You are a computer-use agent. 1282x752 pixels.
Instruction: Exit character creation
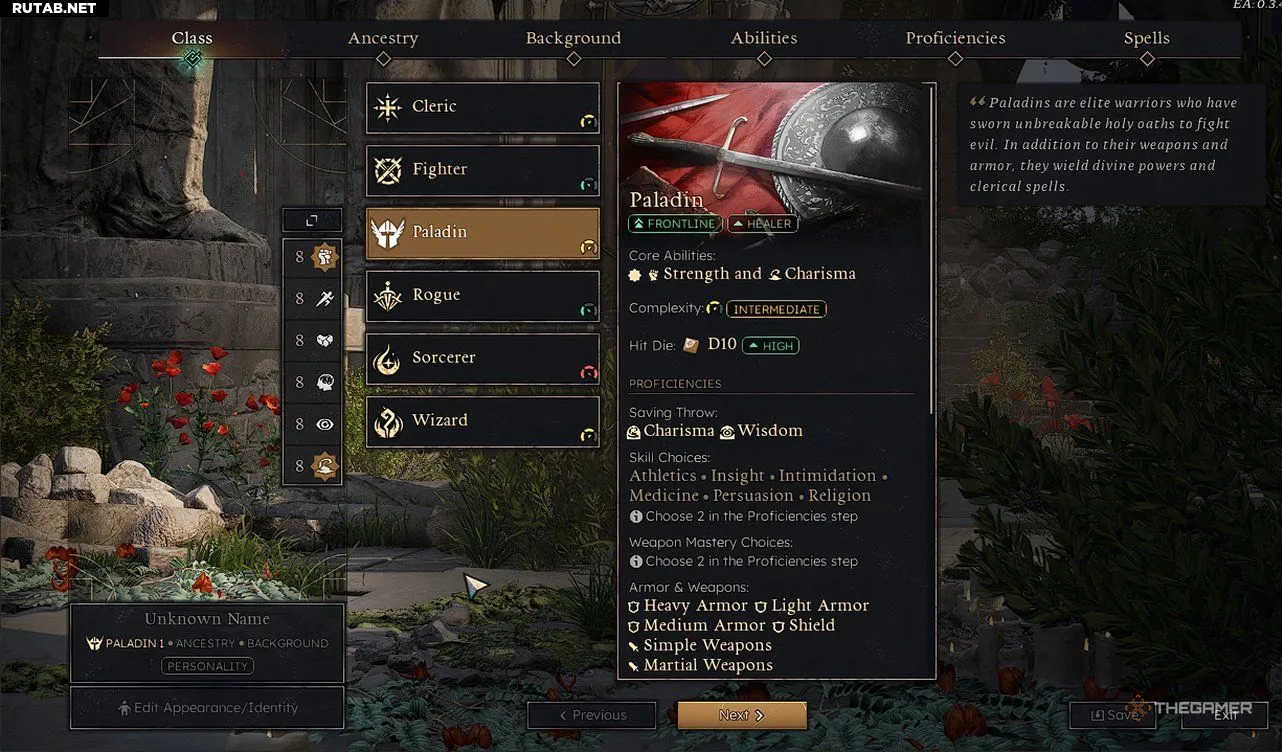1225,715
